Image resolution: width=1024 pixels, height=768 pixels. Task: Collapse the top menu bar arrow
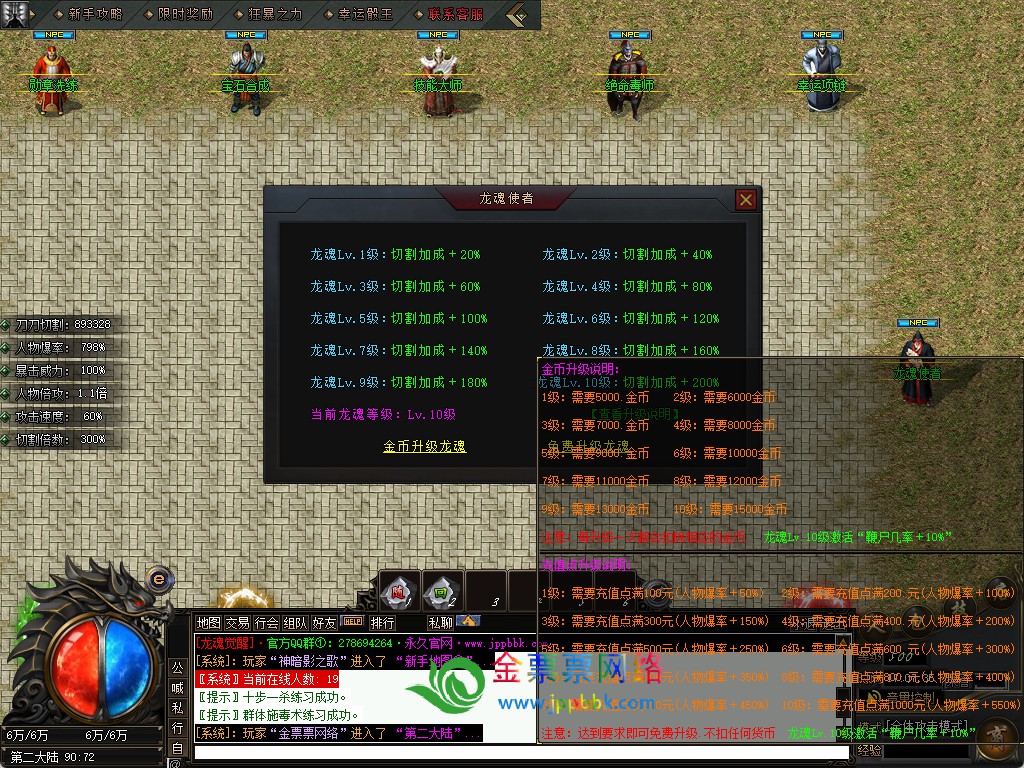(517, 15)
